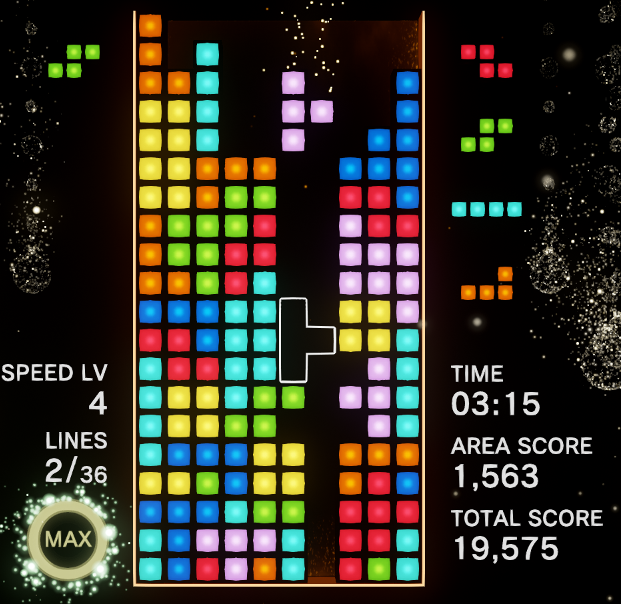Activate the MAX Zone meter

67,539
